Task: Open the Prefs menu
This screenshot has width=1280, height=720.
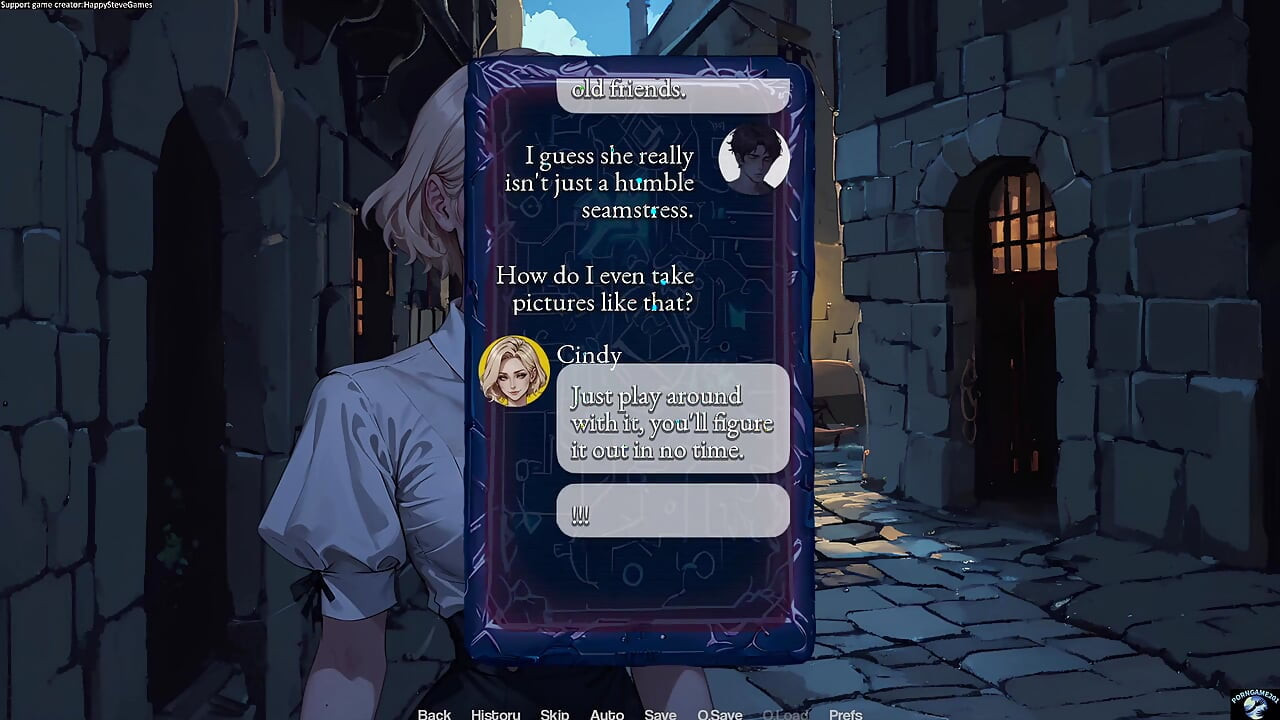Action: [x=846, y=714]
